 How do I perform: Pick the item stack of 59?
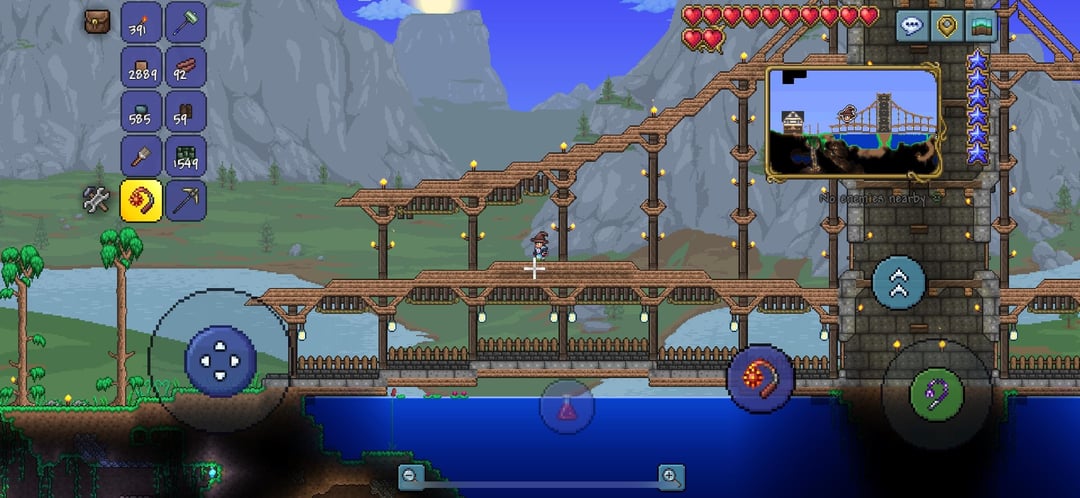coord(185,111)
